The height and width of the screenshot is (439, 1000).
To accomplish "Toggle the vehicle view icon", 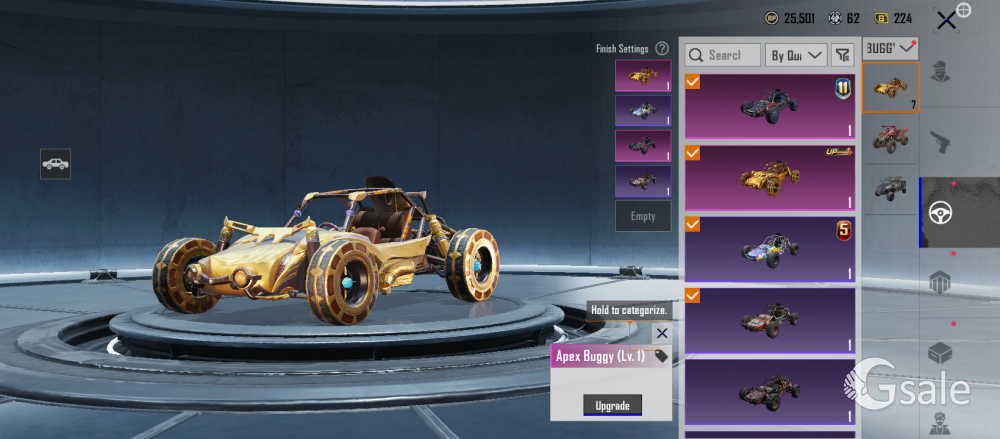I will coord(55,164).
